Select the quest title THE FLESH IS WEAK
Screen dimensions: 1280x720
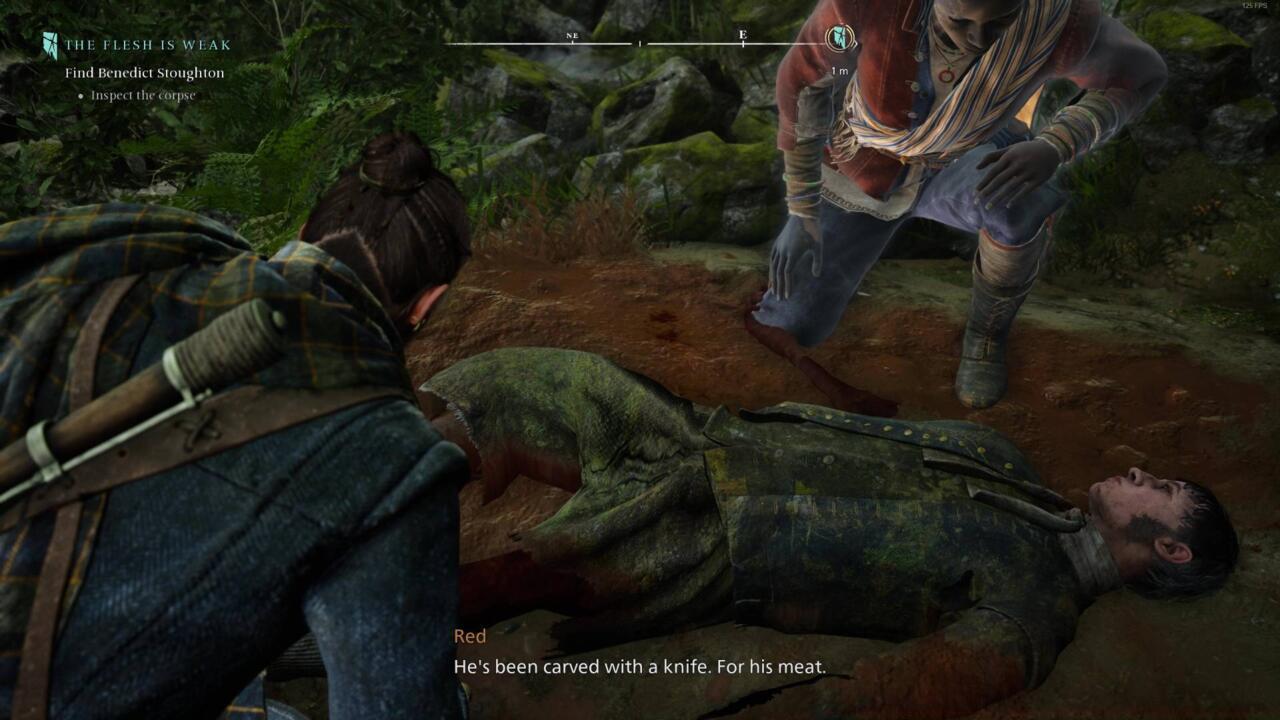(x=148, y=44)
